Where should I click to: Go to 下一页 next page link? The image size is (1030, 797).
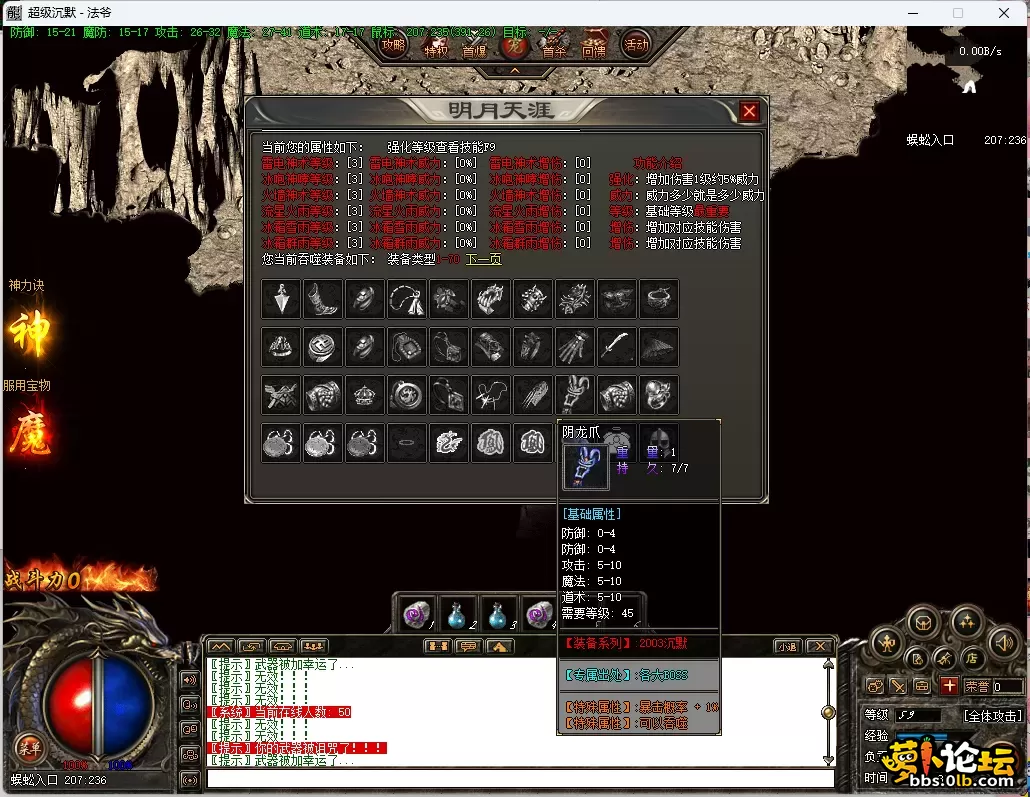click(484, 259)
